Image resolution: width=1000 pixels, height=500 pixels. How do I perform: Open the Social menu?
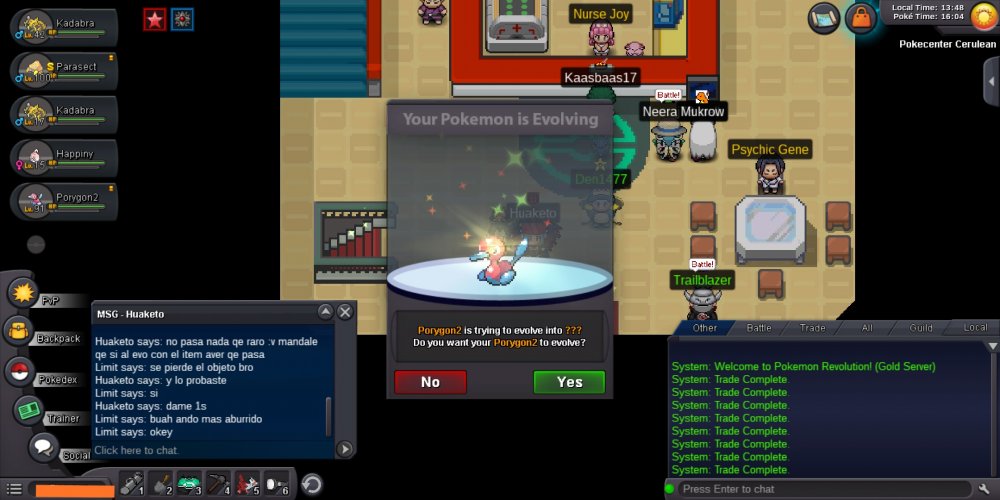44,448
